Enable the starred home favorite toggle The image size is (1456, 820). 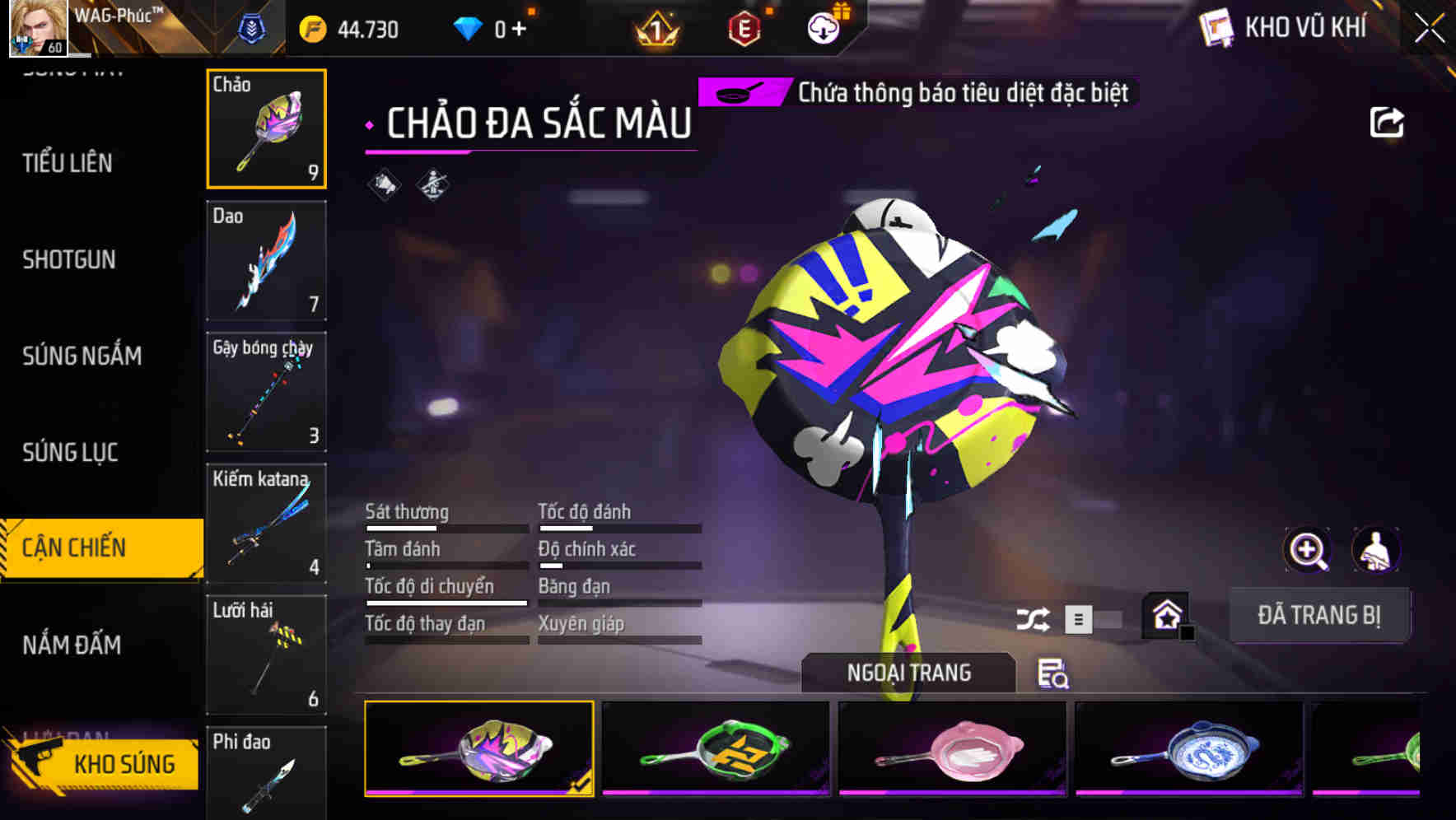1164,616
